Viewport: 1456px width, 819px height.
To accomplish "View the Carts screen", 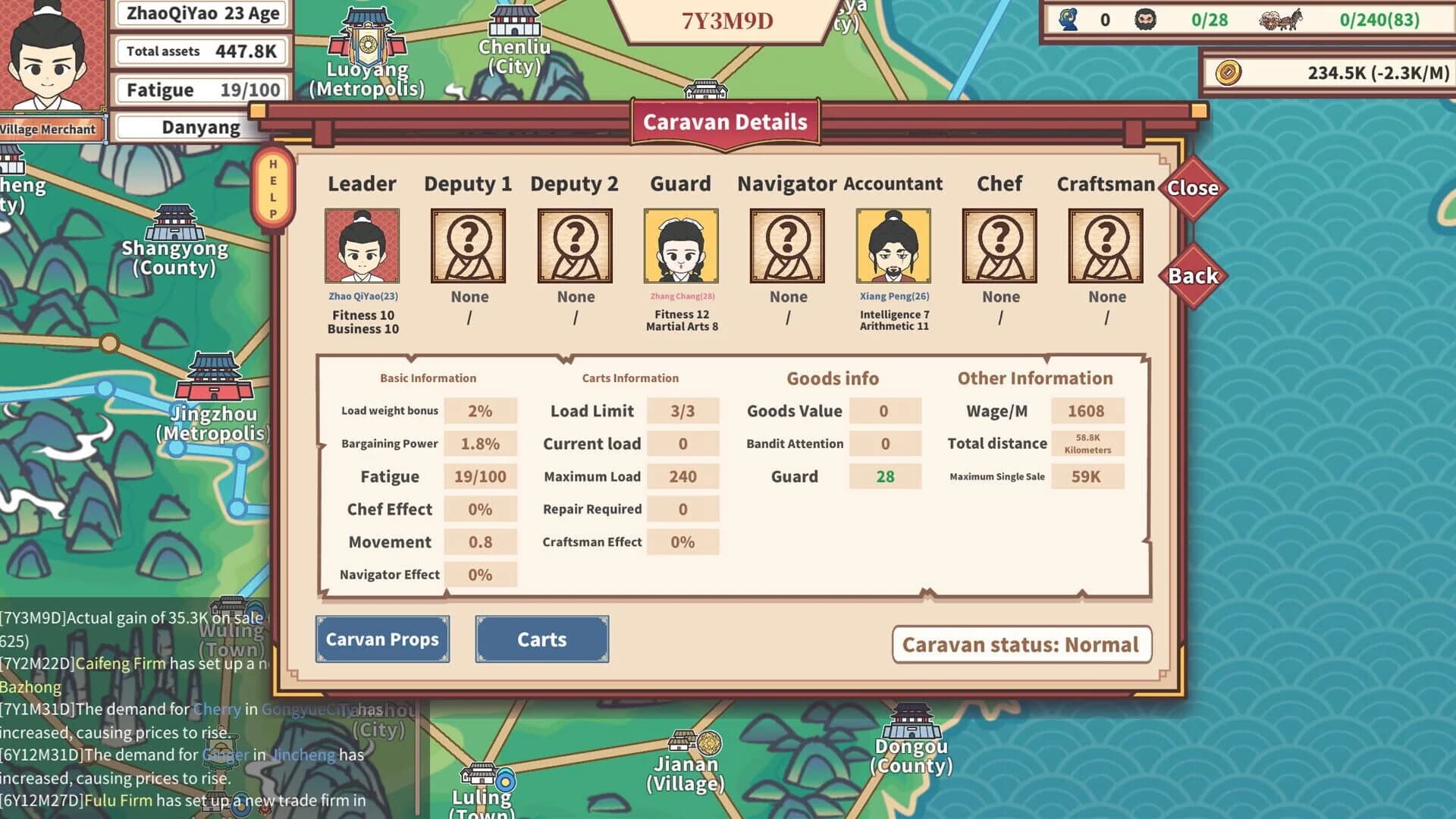I will point(541,639).
